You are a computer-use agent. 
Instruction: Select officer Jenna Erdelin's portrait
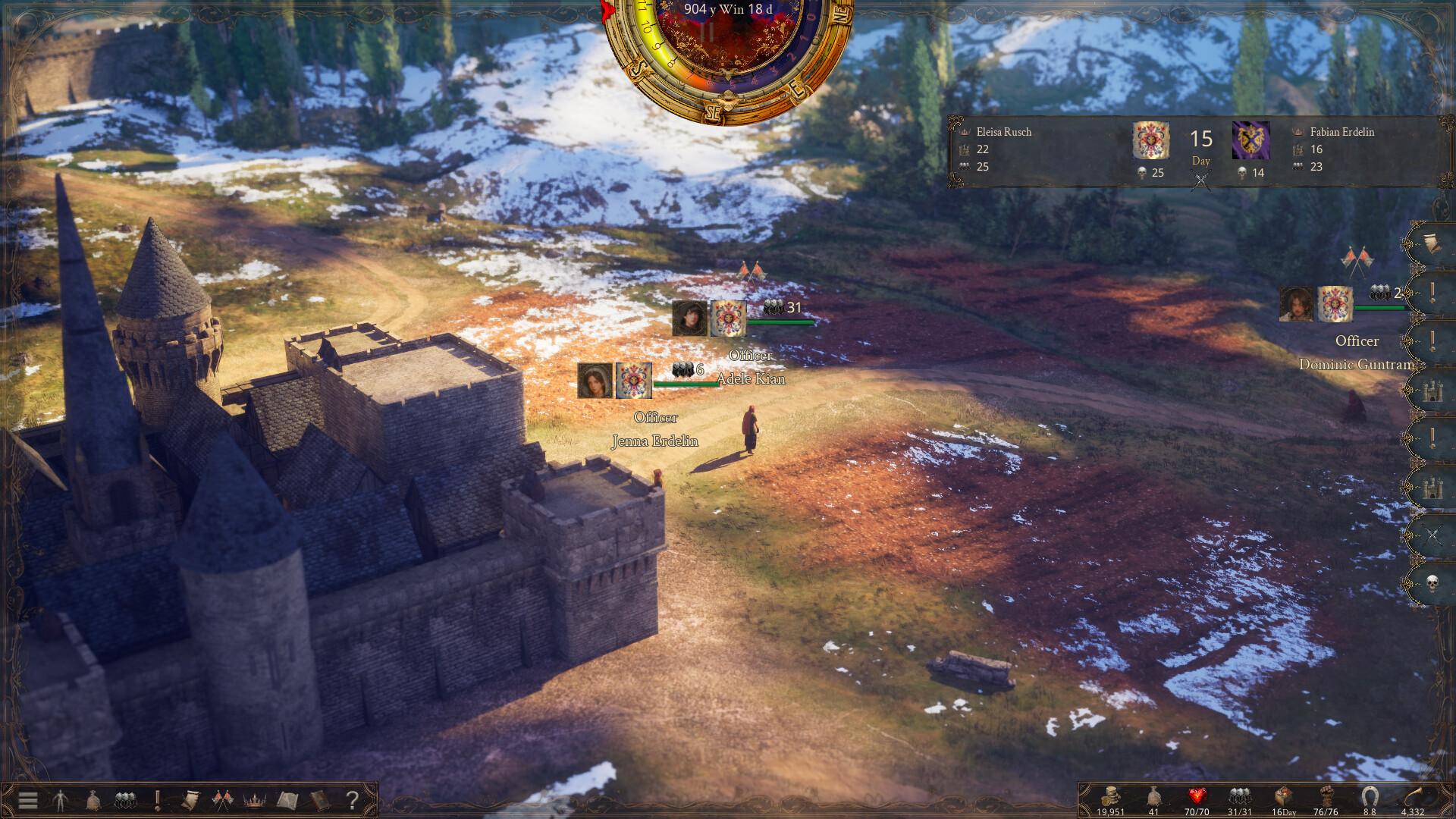(x=595, y=381)
